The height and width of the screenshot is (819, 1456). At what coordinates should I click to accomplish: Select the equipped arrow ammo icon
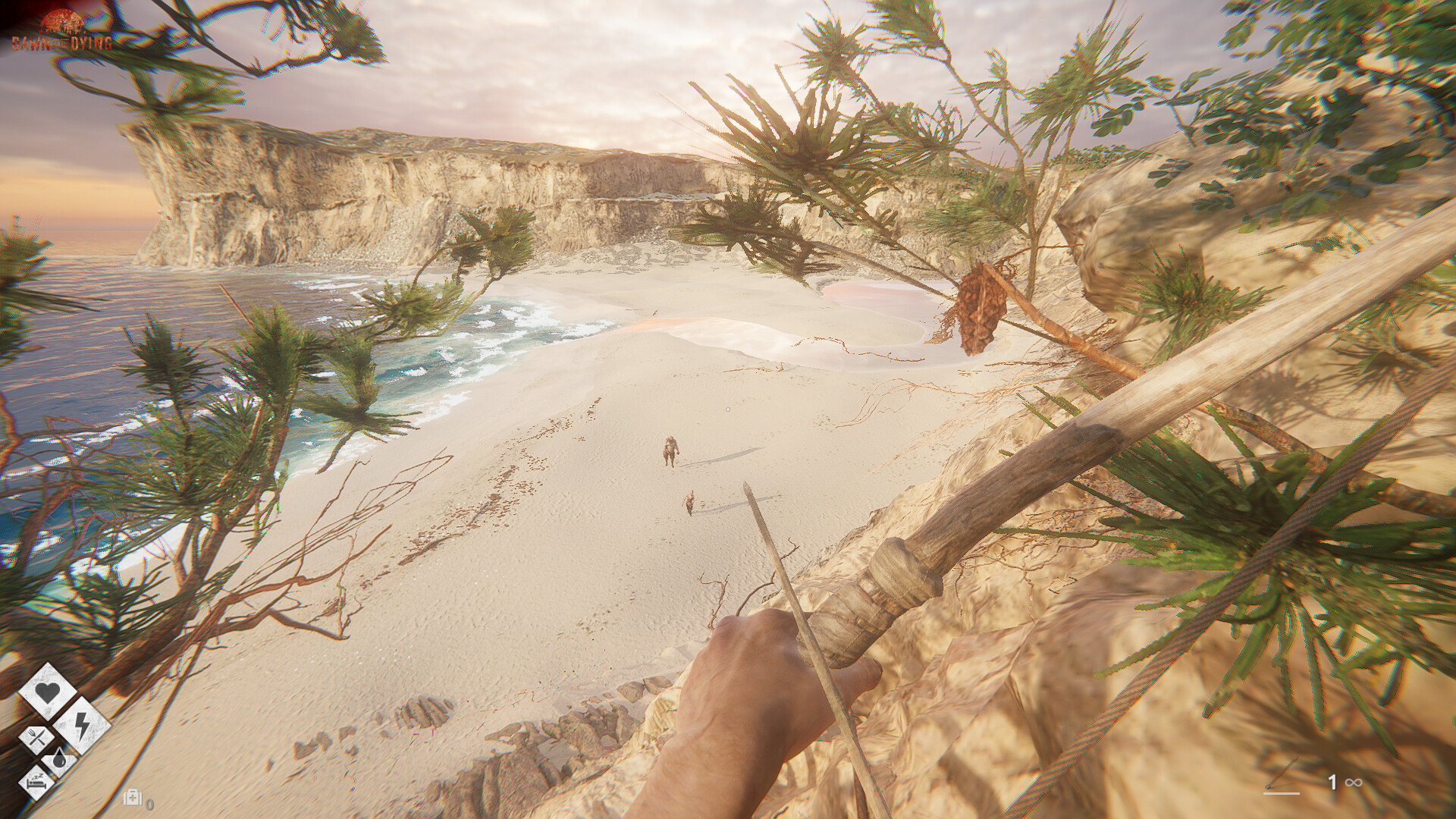(1282, 772)
